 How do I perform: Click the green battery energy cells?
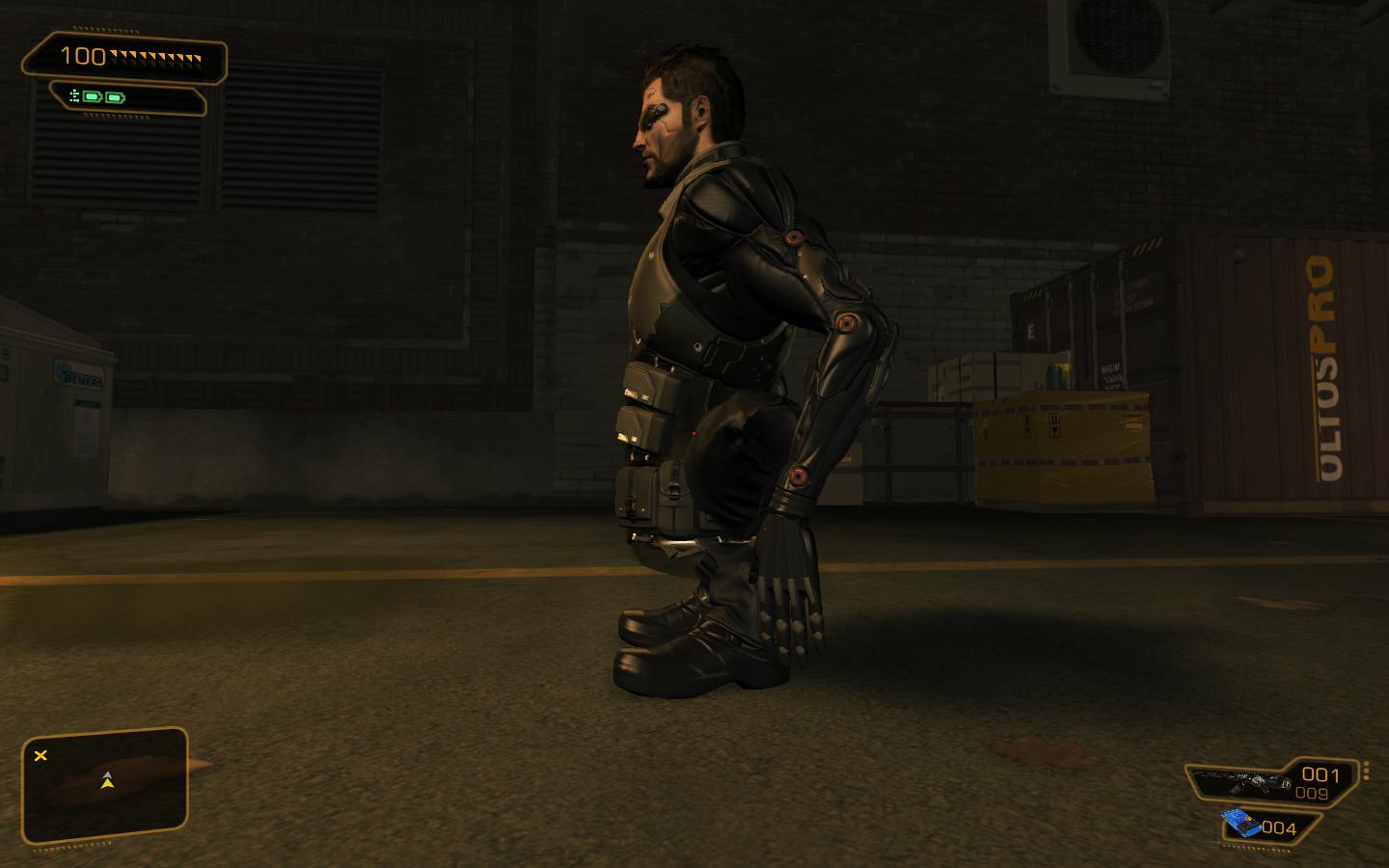point(102,97)
